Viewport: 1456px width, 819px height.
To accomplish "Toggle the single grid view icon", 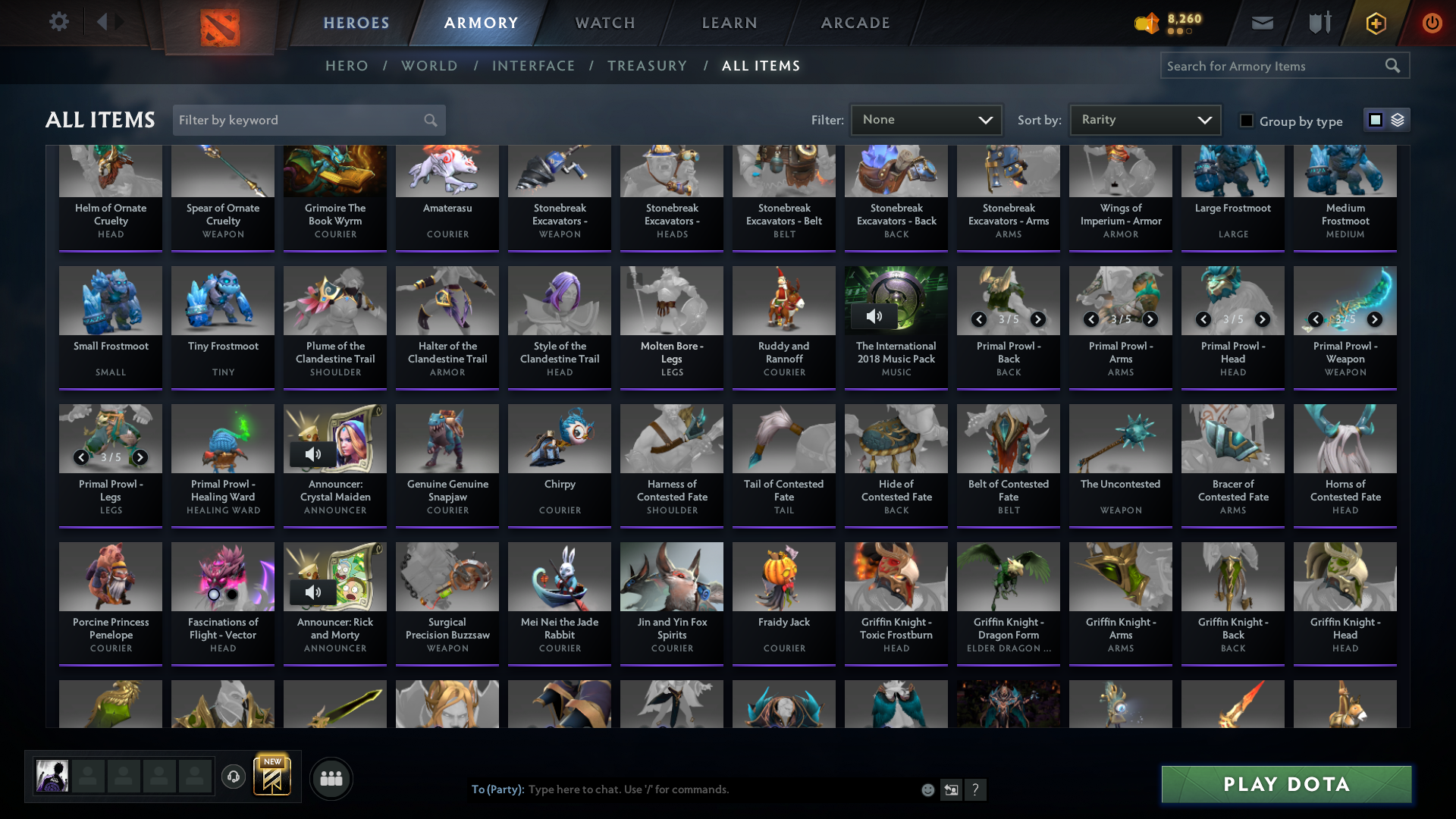I will coord(1375,119).
